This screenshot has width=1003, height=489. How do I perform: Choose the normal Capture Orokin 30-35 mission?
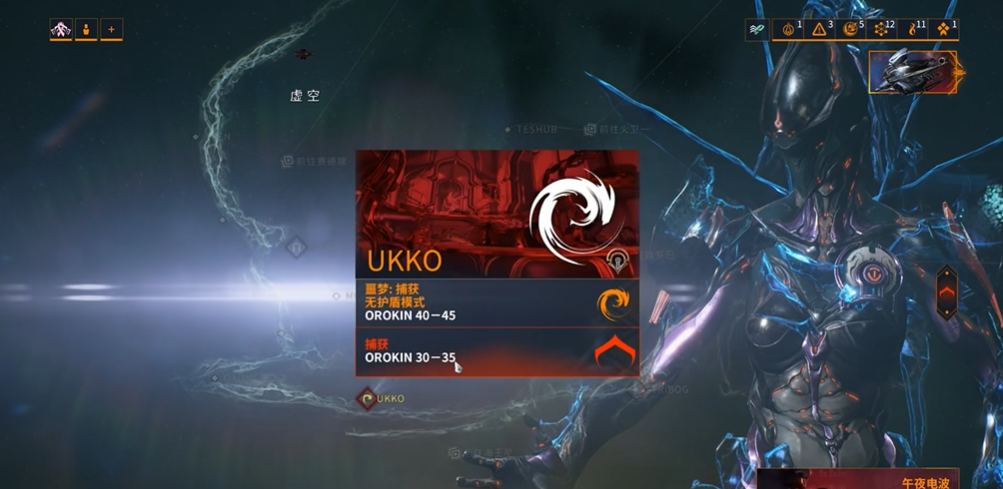pos(497,351)
